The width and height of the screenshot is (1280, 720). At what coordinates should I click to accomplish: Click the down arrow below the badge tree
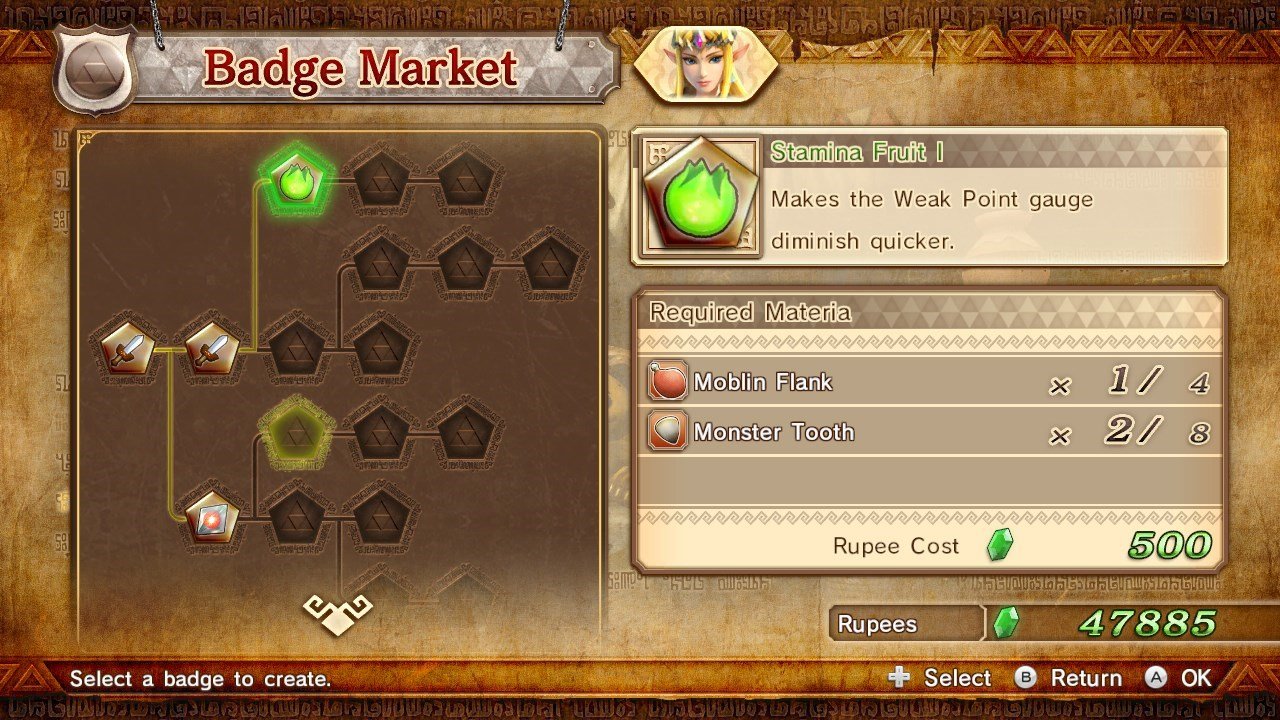338,613
